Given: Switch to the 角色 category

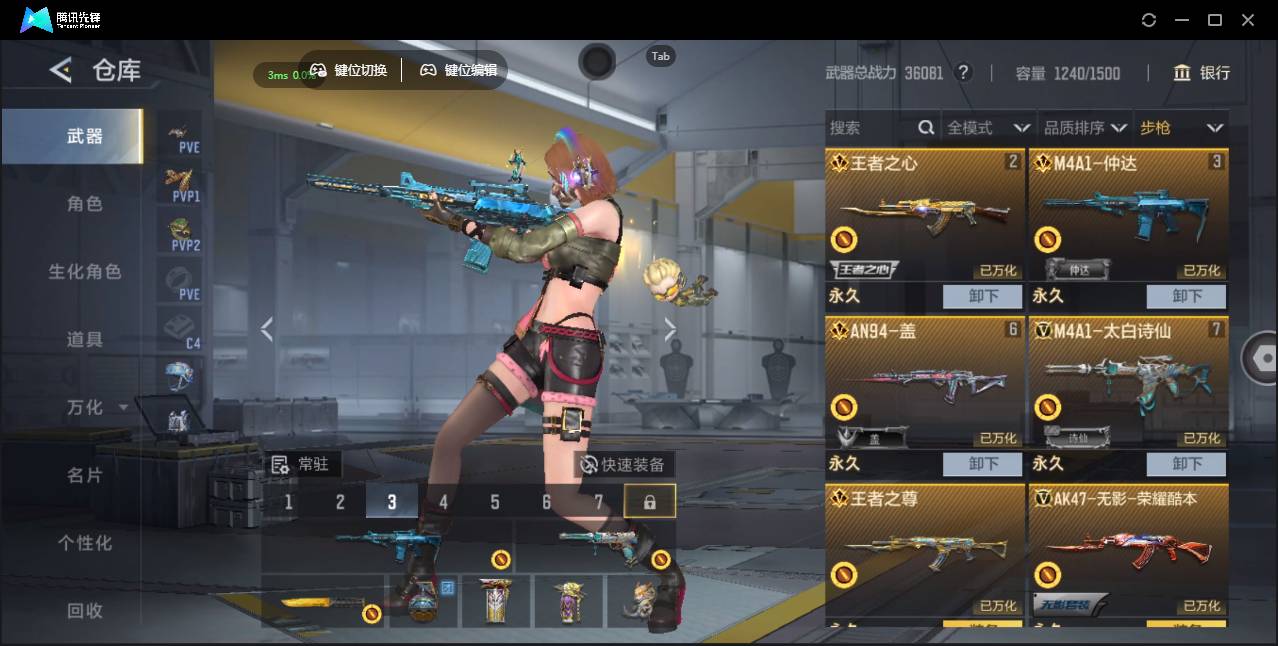Looking at the screenshot, I should [84, 204].
